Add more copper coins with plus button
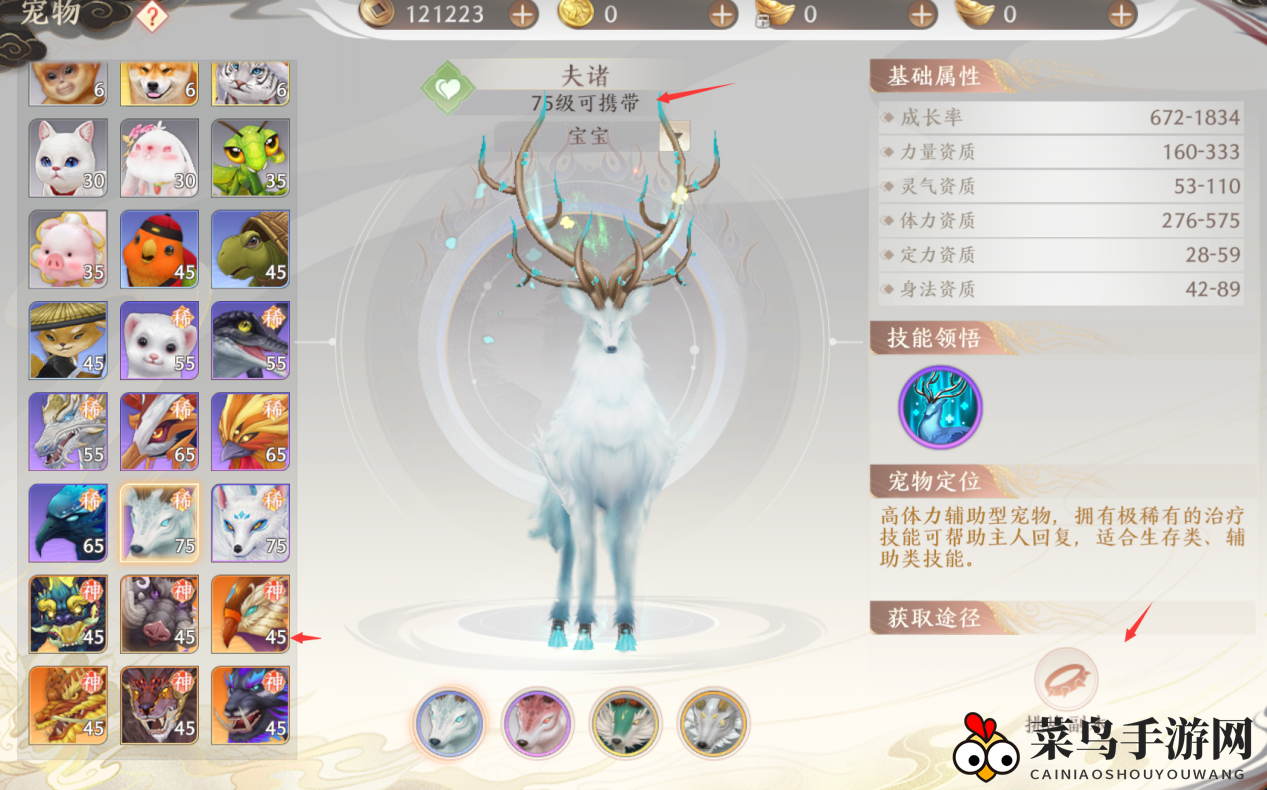Viewport: 1267px width, 790px height. point(522,14)
